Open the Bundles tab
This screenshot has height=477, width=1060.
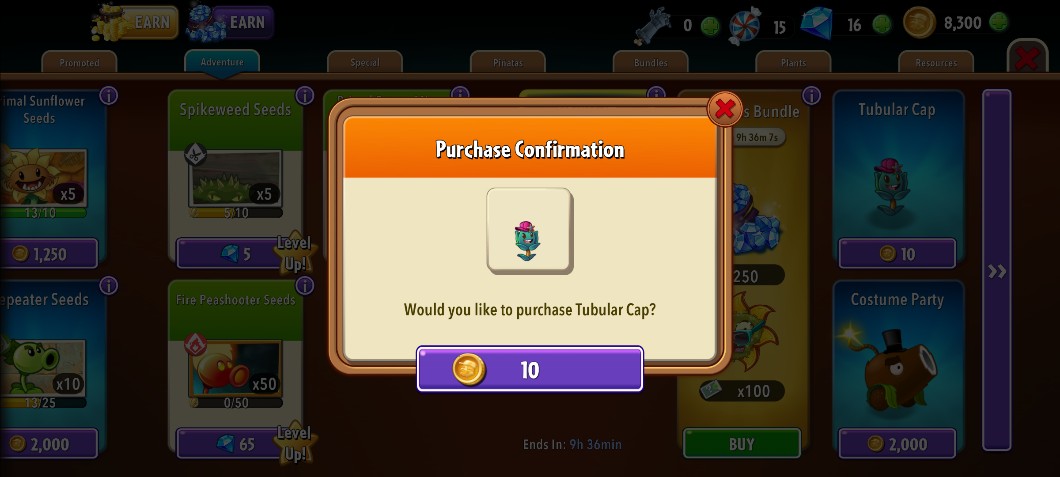click(651, 62)
